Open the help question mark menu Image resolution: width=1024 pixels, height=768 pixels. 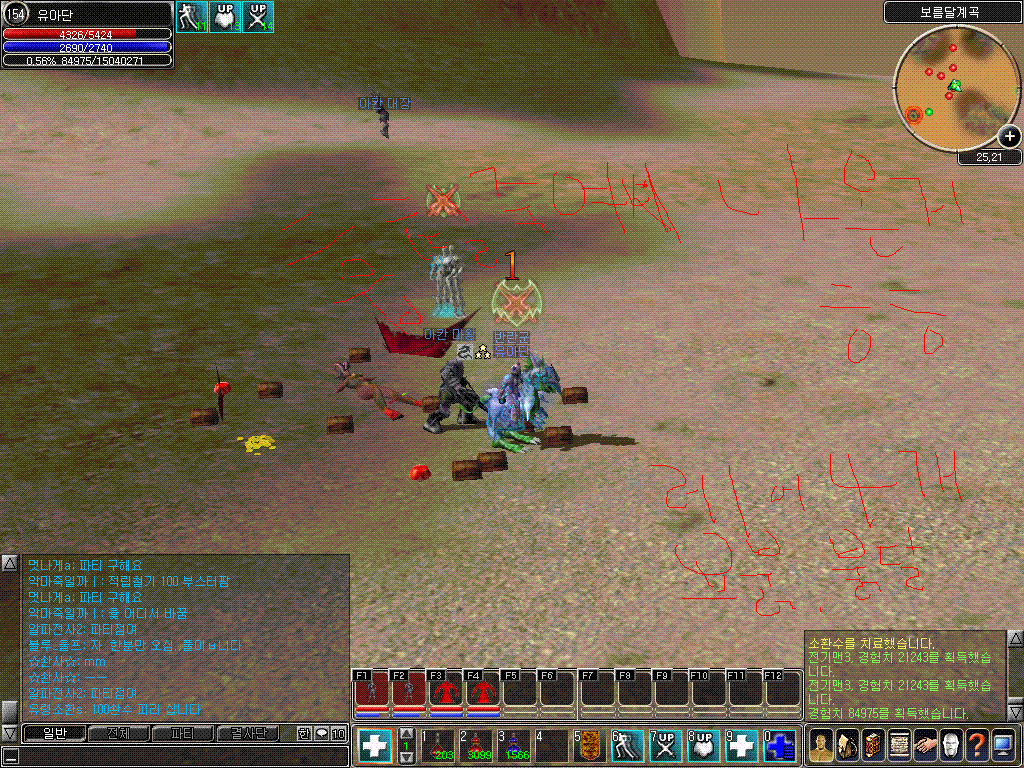(976, 746)
